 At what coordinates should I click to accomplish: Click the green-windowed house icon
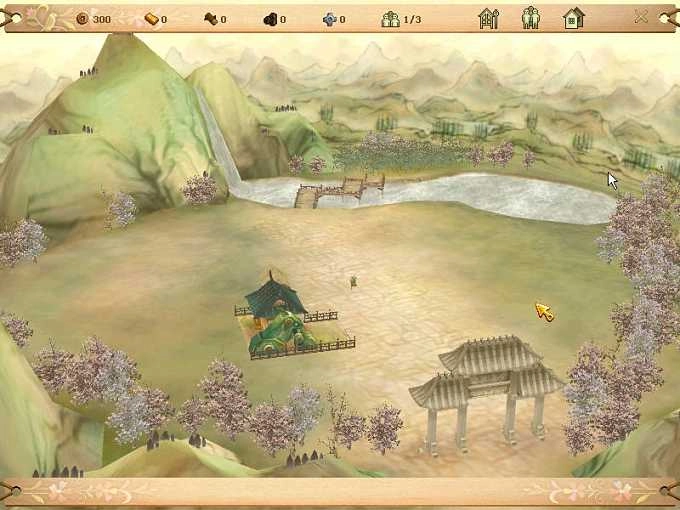(x=573, y=18)
